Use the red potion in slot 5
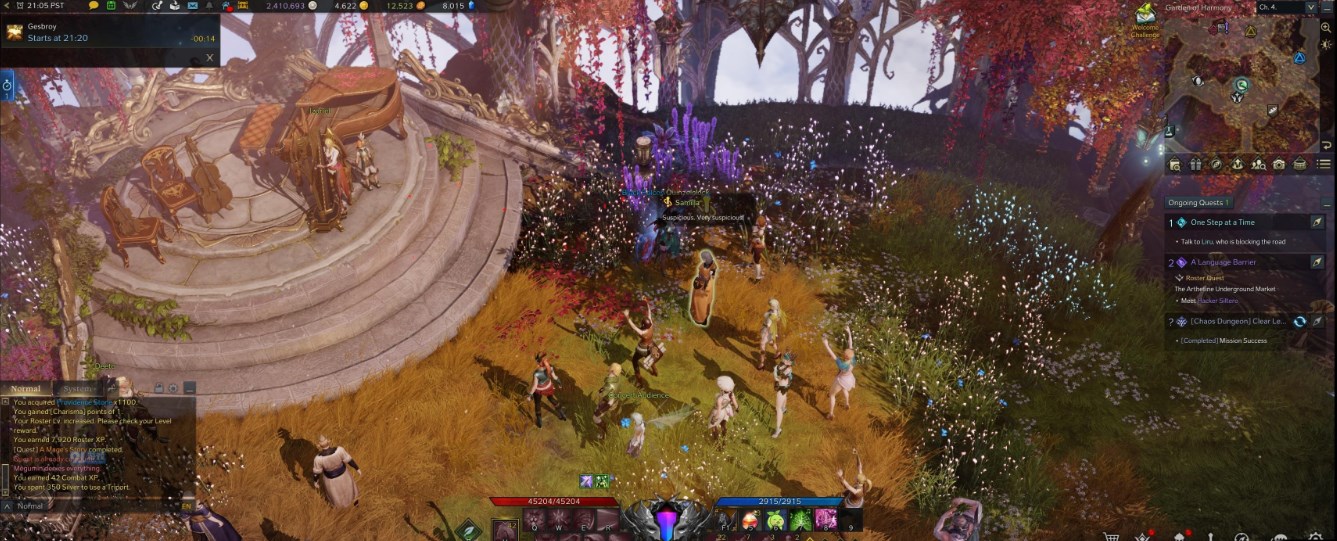The width and height of the screenshot is (1337, 541). [x=749, y=519]
